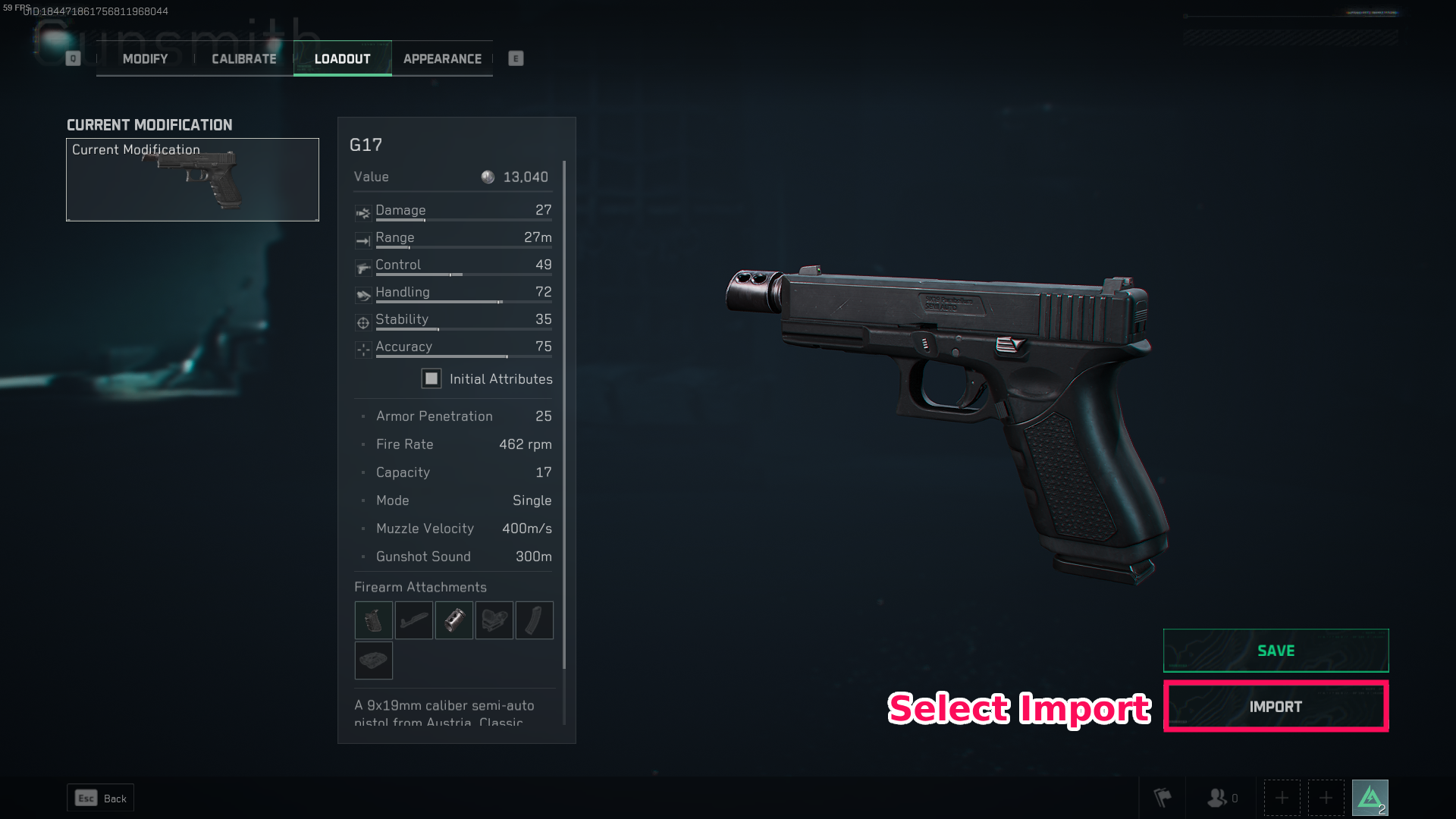Screen dimensions: 1456x819
Task: Open the APPEARANCE tab
Action: (x=442, y=58)
